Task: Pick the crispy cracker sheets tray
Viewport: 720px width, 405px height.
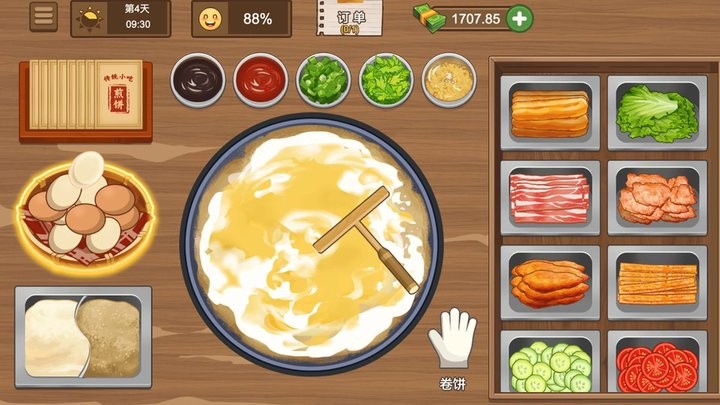Action: (656, 281)
